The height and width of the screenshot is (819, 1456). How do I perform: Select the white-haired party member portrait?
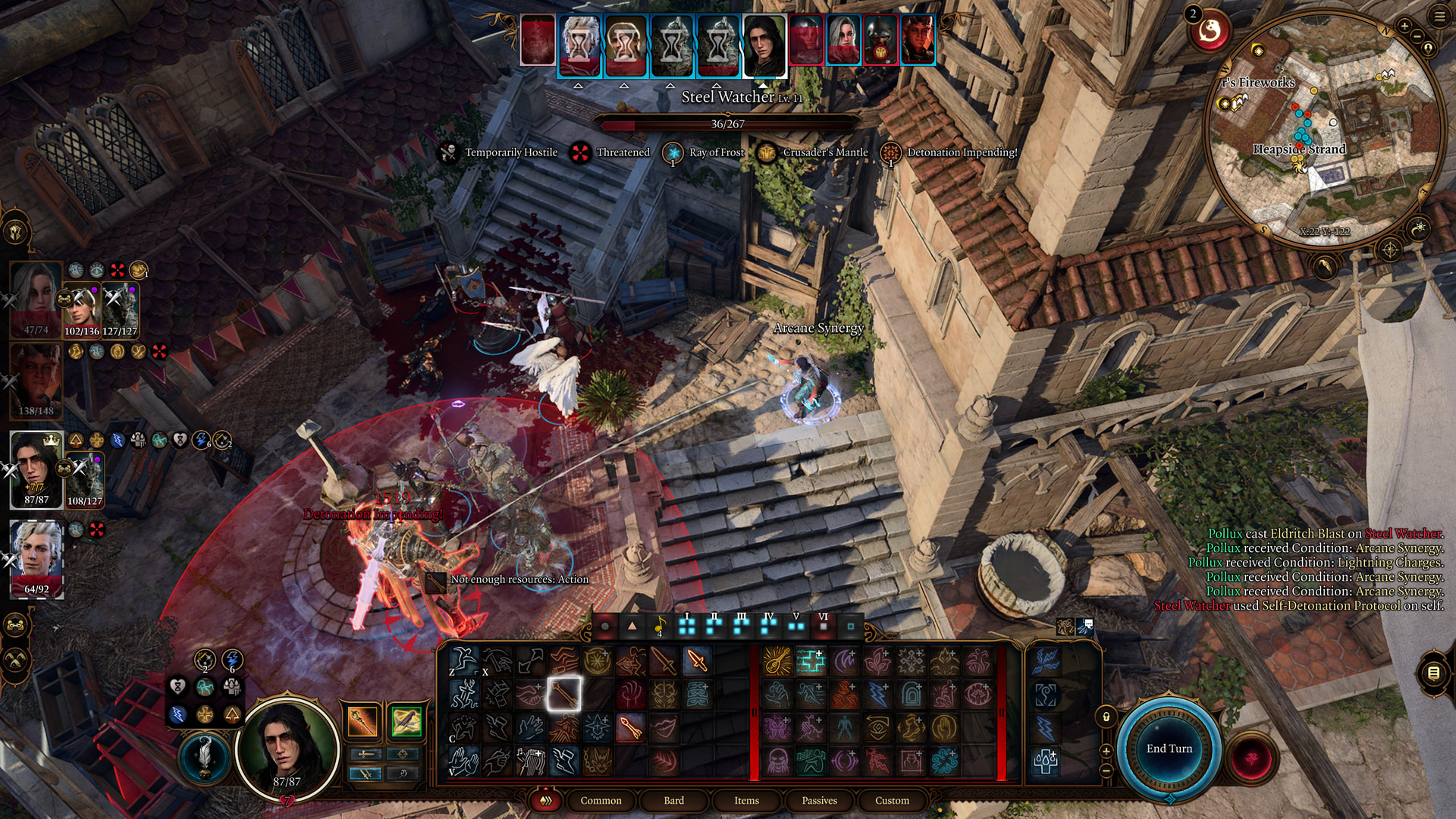pos(36,559)
